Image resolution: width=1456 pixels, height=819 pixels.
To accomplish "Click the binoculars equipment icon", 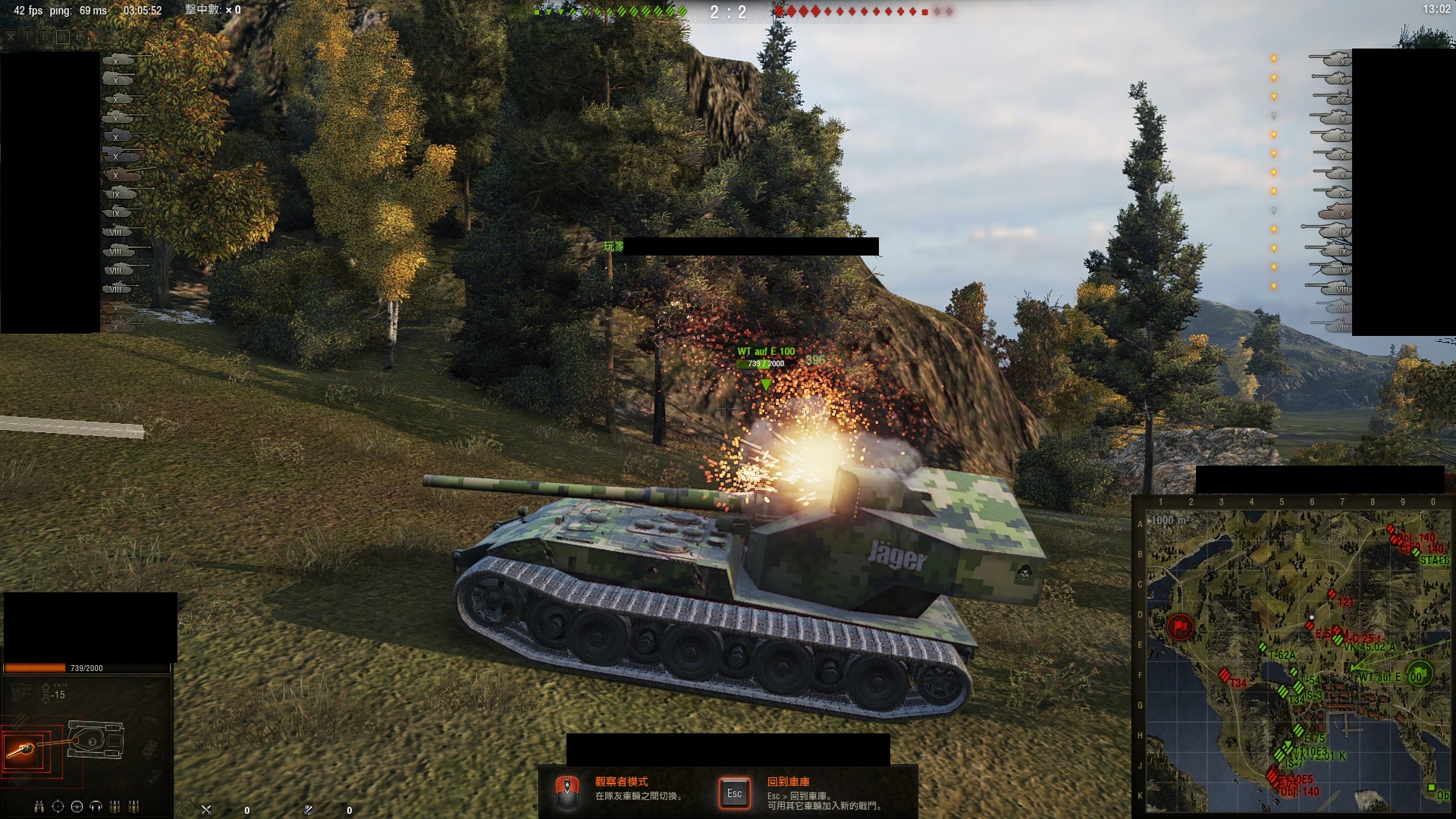I will pyautogui.click(x=39, y=806).
